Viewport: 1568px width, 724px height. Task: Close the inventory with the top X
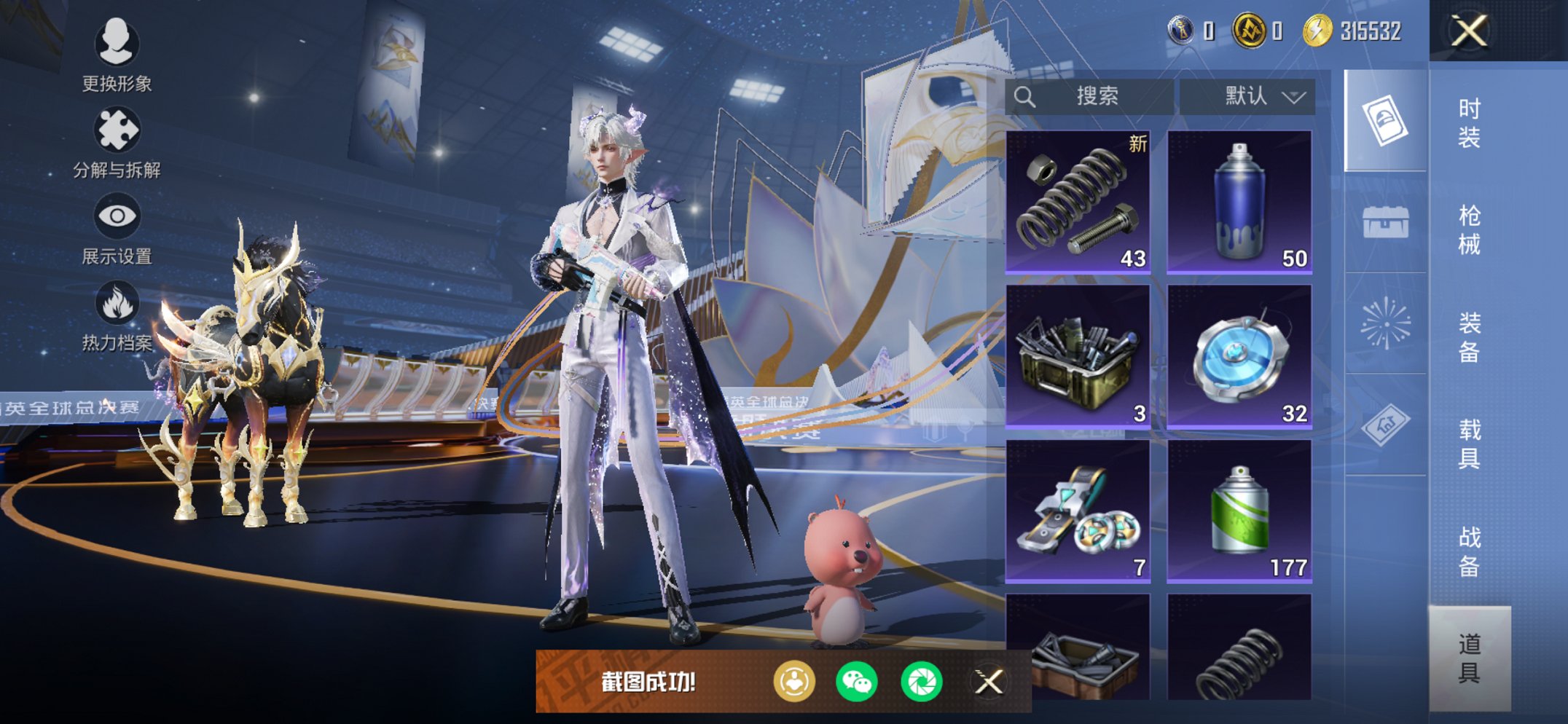click(1469, 31)
